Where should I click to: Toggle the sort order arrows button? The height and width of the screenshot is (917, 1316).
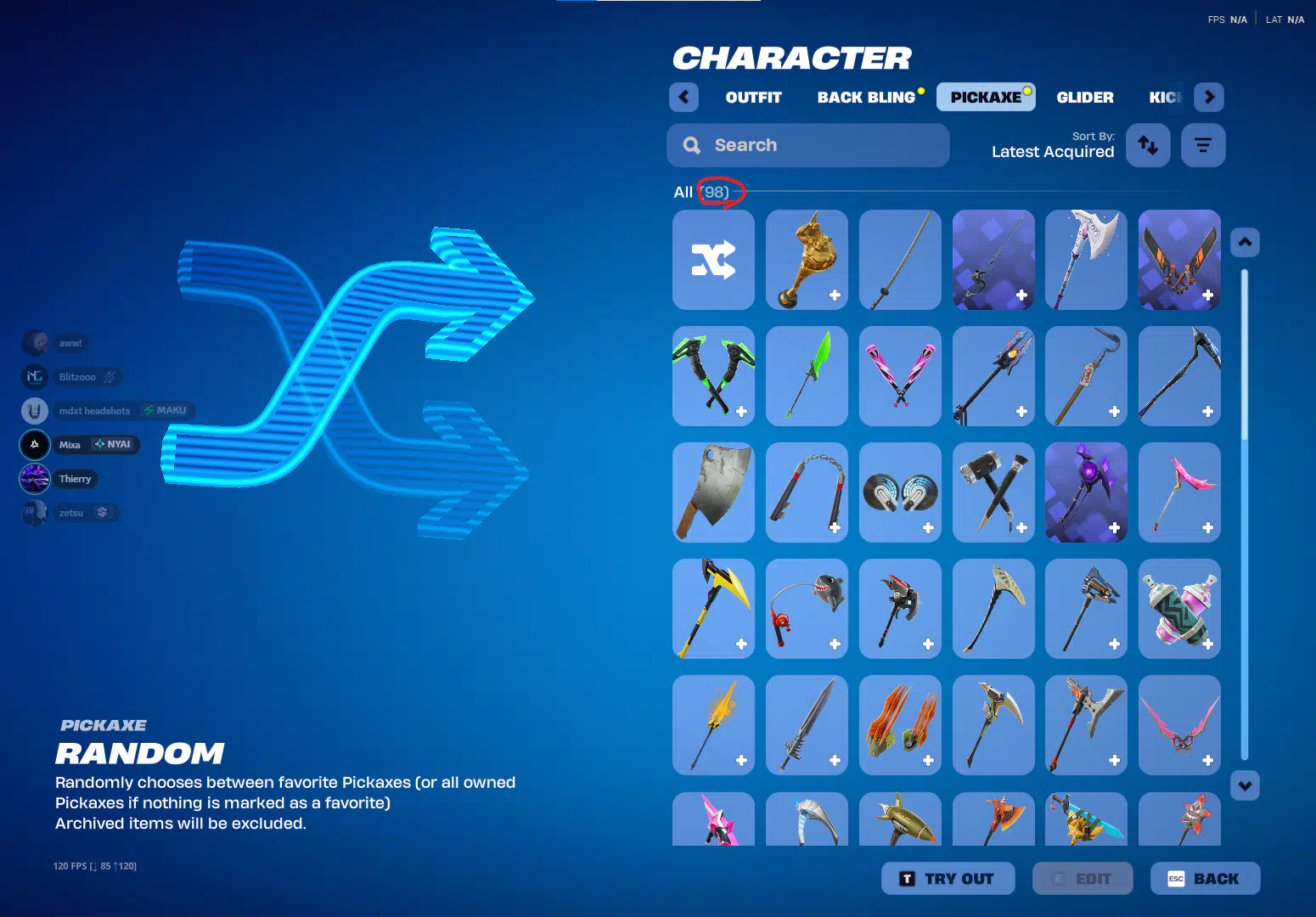1148,145
